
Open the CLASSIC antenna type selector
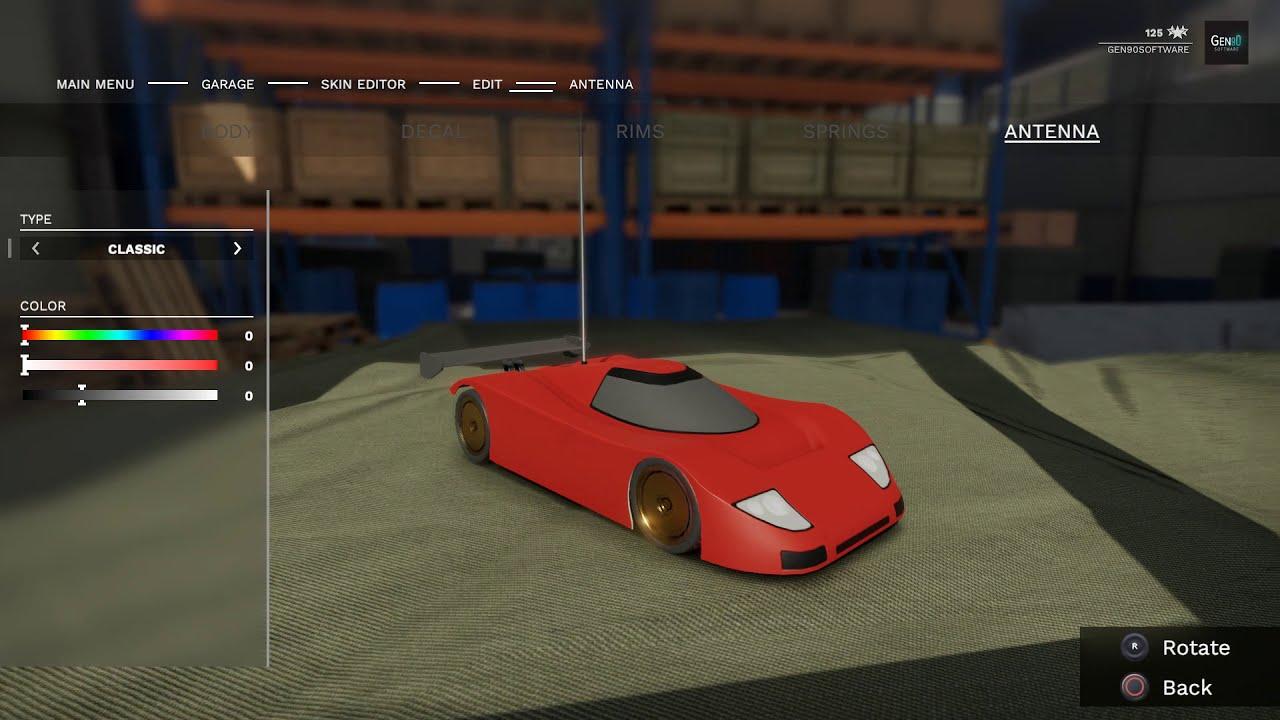click(x=136, y=248)
